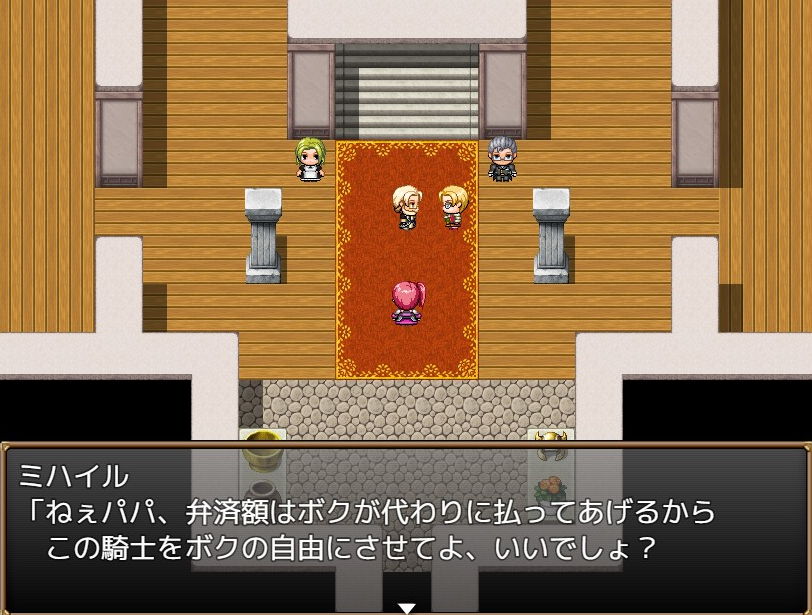Advance dialogue with the white continue arrow
This screenshot has width=812, height=615.
pos(406,607)
